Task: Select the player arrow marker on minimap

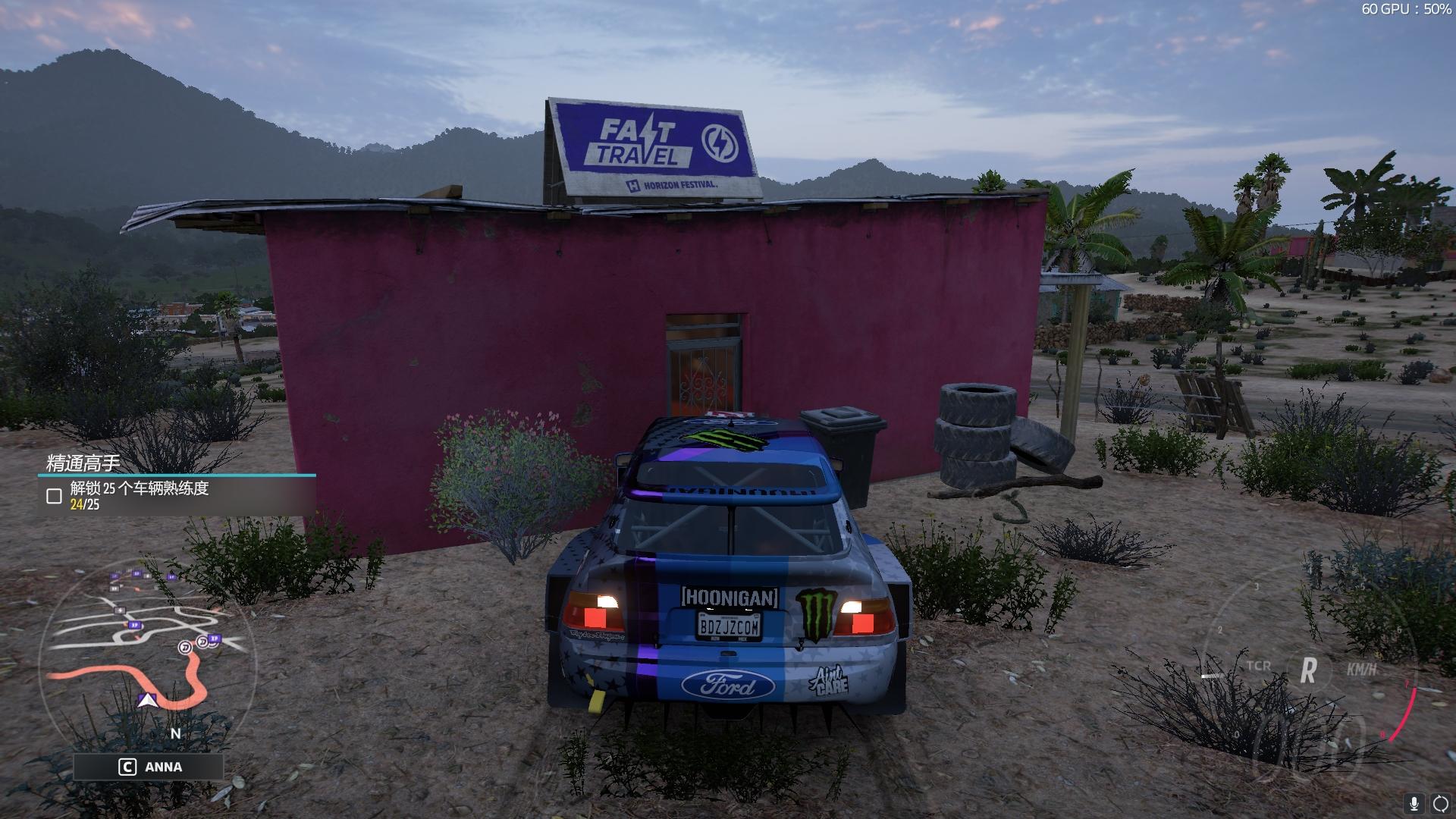Action: click(147, 700)
